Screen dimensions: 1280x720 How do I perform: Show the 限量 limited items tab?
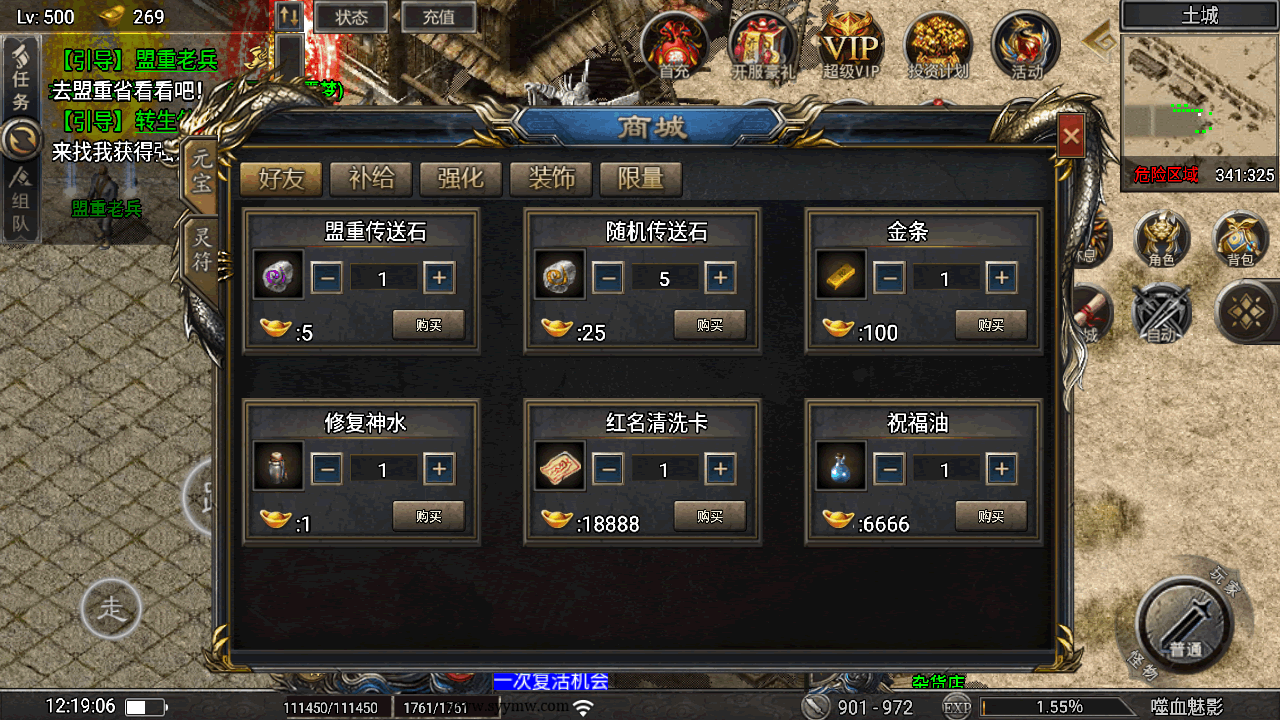(641, 179)
